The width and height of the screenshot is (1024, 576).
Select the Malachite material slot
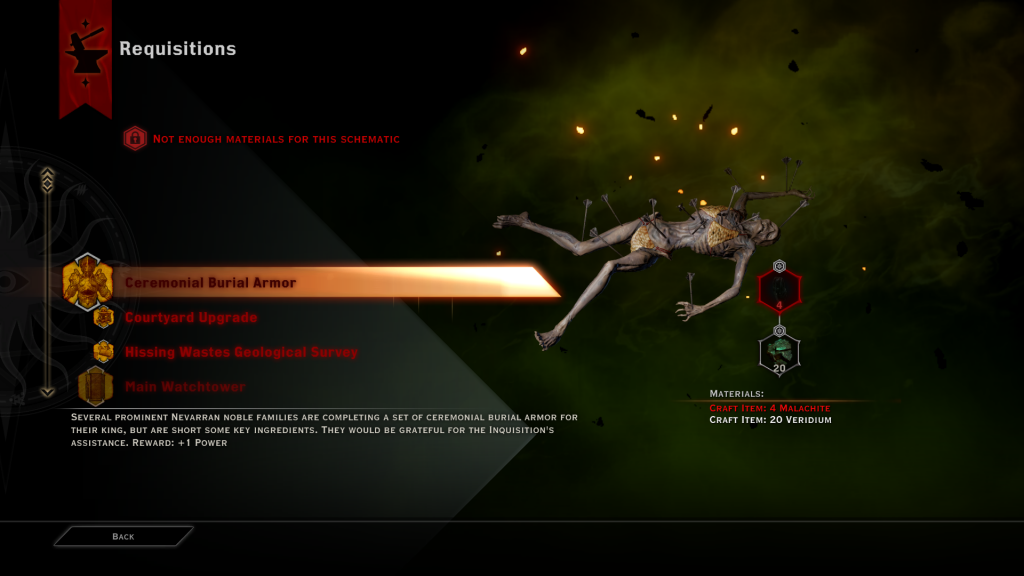(x=779, y=291)
